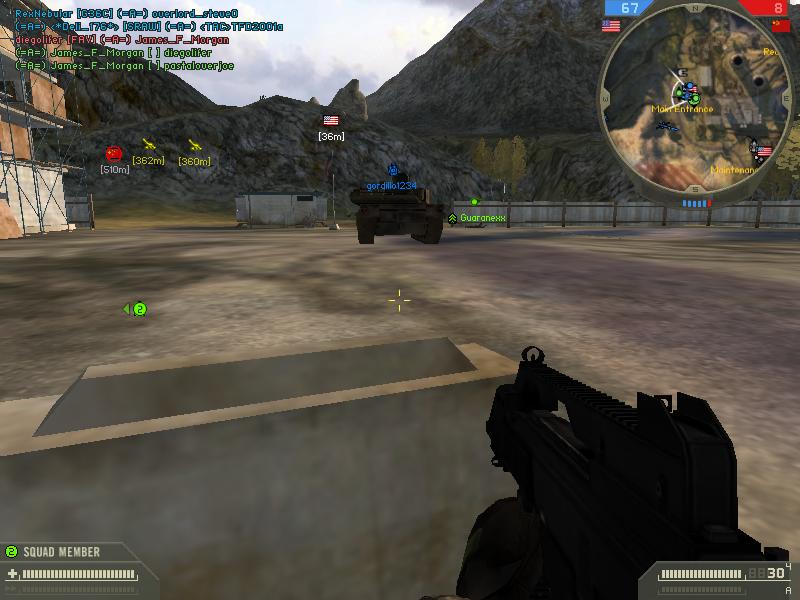The image size is (800, 600).
Task: Click the US team flag beside ticket count
Action: tap(610, 26)
